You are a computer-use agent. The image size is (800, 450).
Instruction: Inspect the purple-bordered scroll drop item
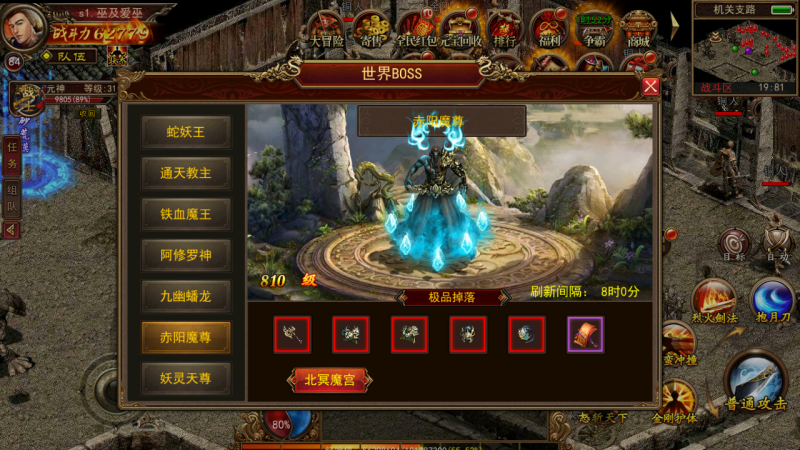(585, 335)
